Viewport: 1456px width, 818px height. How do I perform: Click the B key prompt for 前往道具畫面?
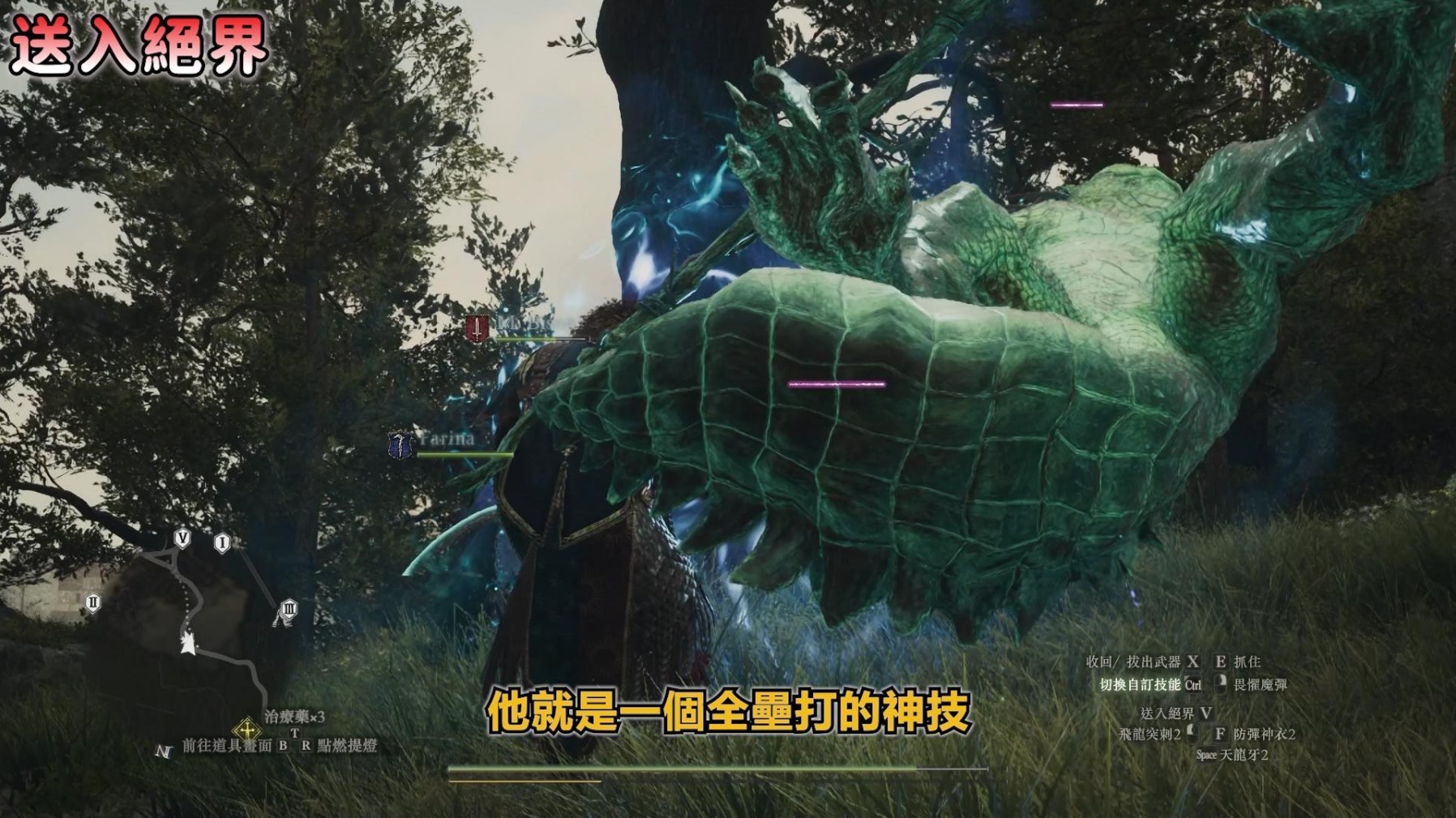pyautogui.click(x=281, y=746)
